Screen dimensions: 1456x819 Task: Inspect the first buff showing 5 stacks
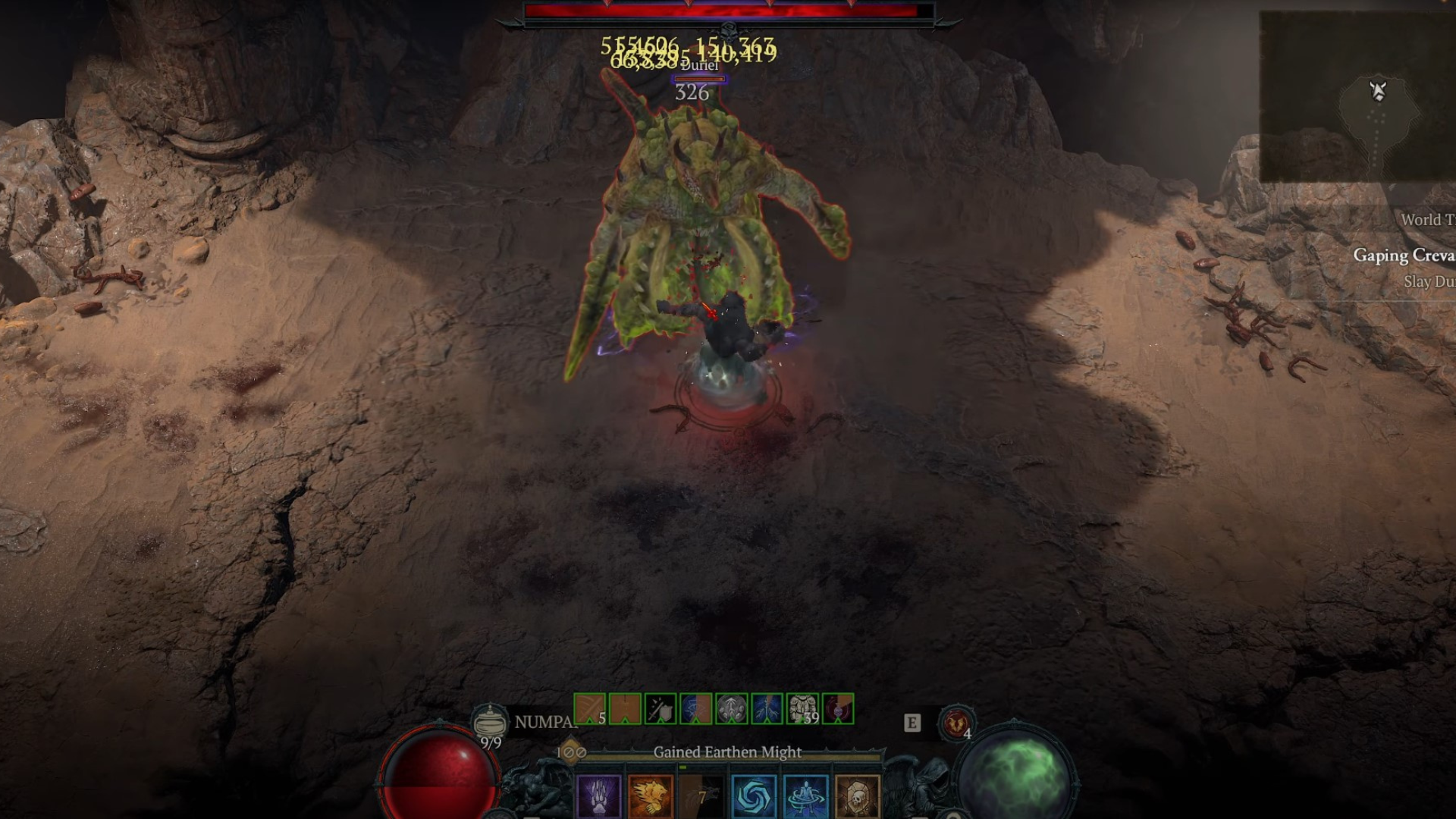(589, 709)
